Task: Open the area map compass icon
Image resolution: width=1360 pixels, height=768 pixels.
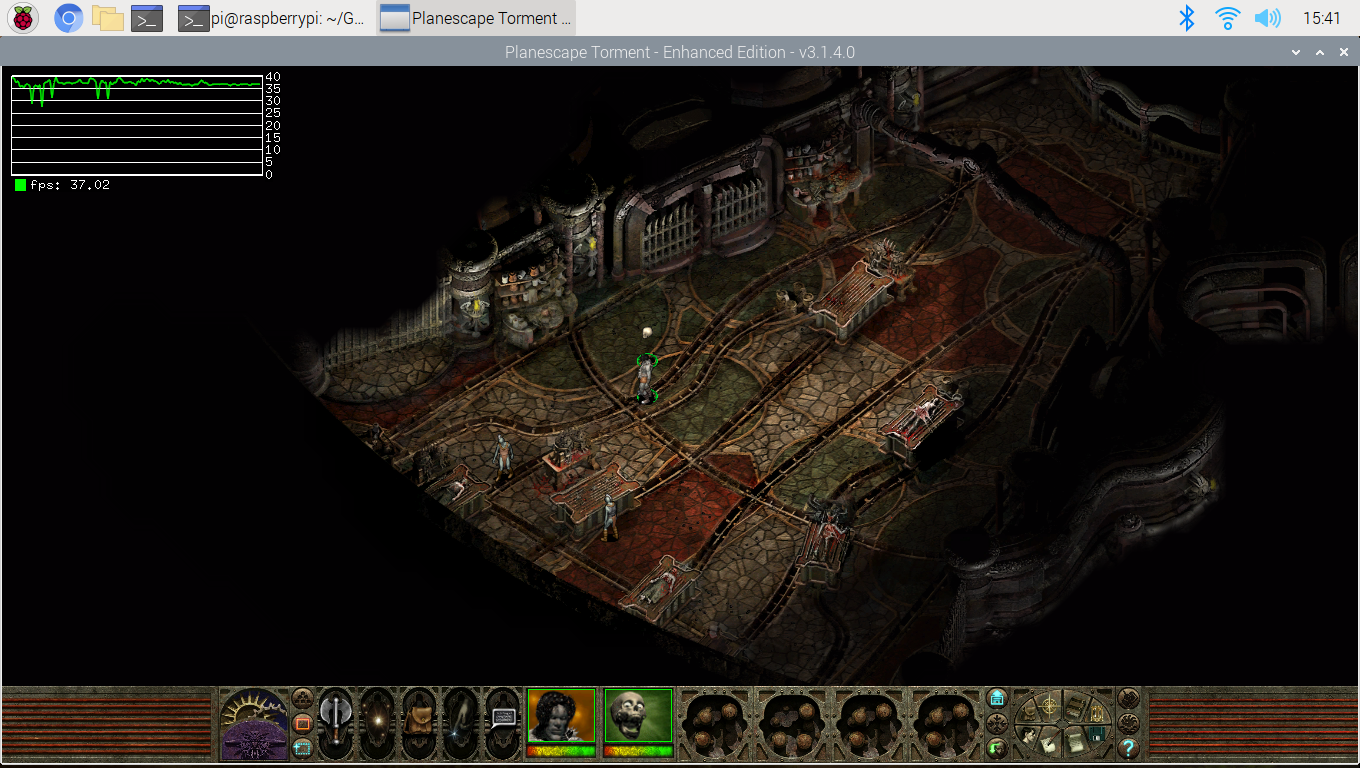Action: click(1049, 707)
